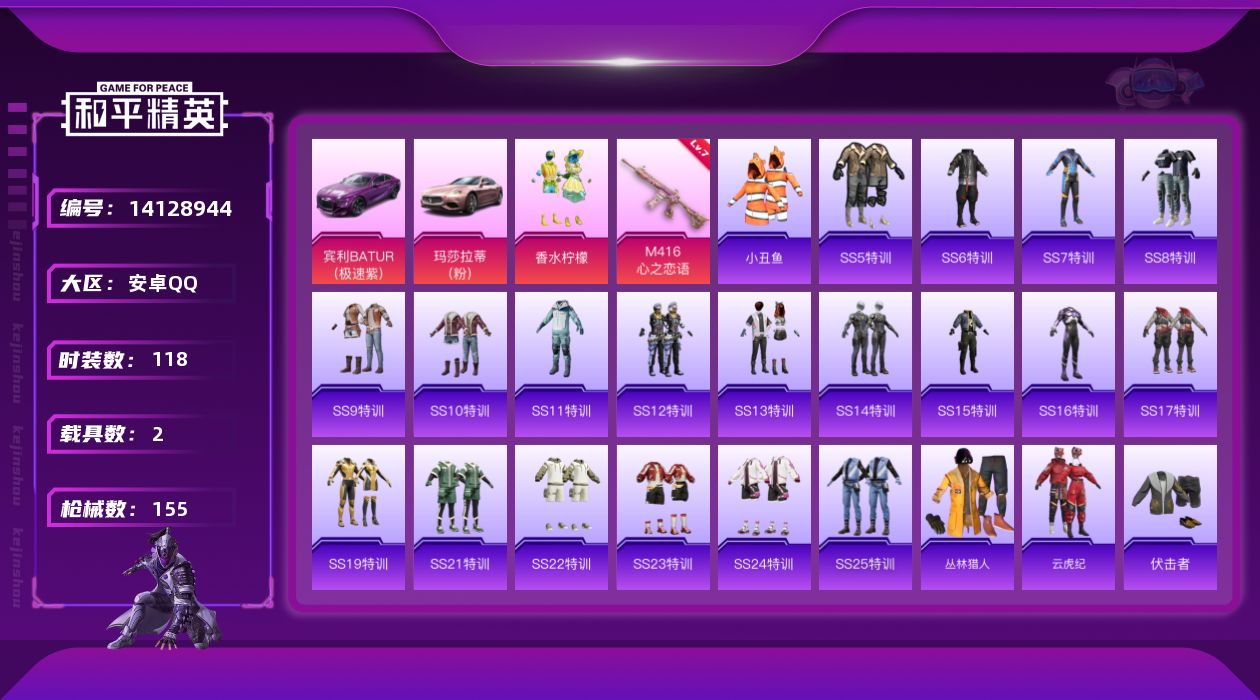Choose the 云虎纪 red outfit tile

tap(1068, 517)
